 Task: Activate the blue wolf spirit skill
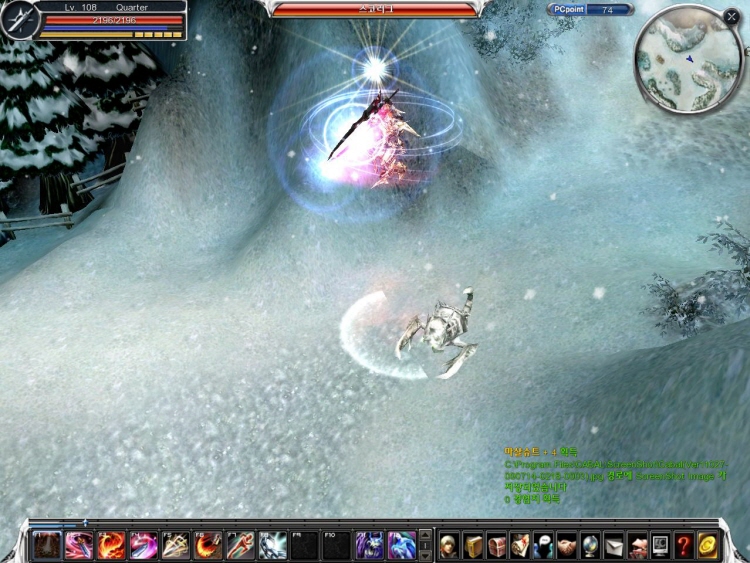point(401,545)
